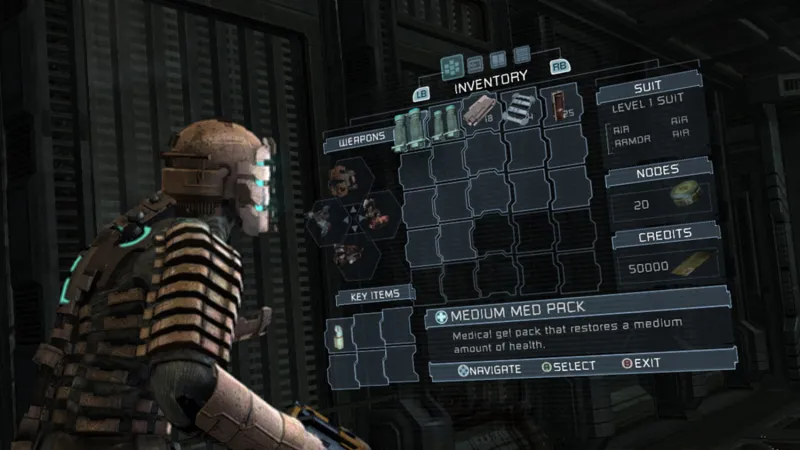Image resolution: width=800 pixels, height=450 pixels.
Task: Choose the top weapon in the weapons wheel
Action: [346, 180]
